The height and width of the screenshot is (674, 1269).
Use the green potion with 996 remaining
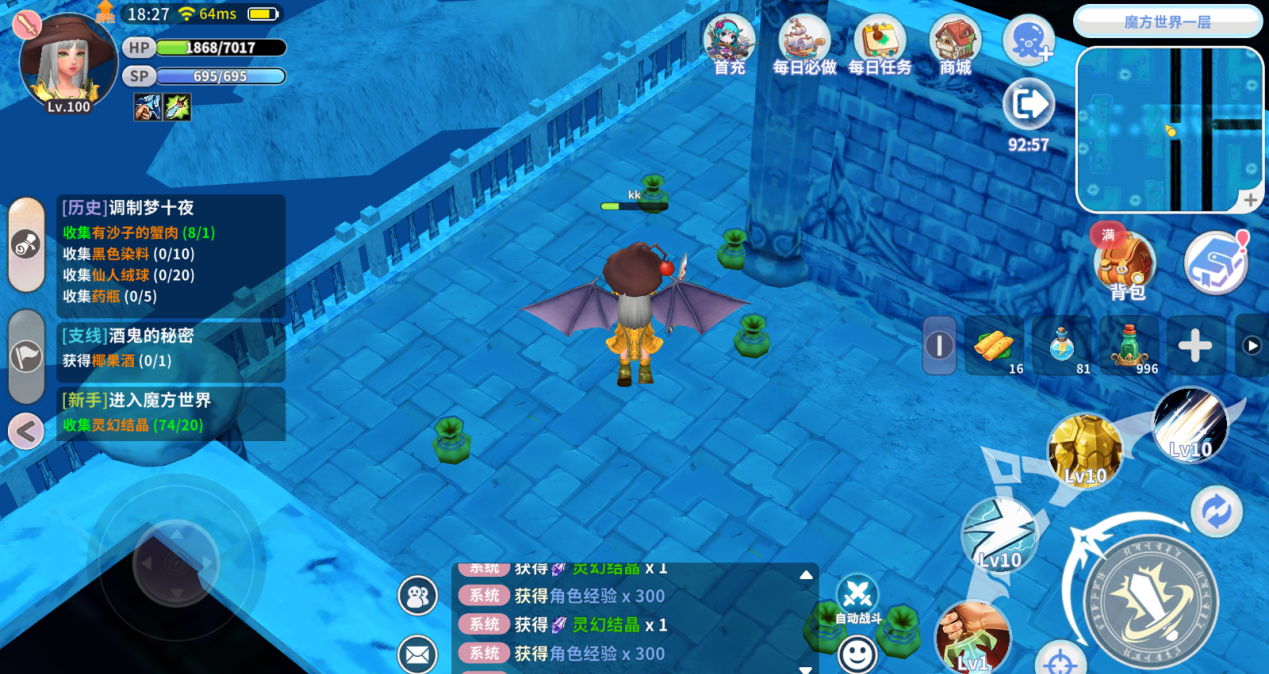[1130, 346]
